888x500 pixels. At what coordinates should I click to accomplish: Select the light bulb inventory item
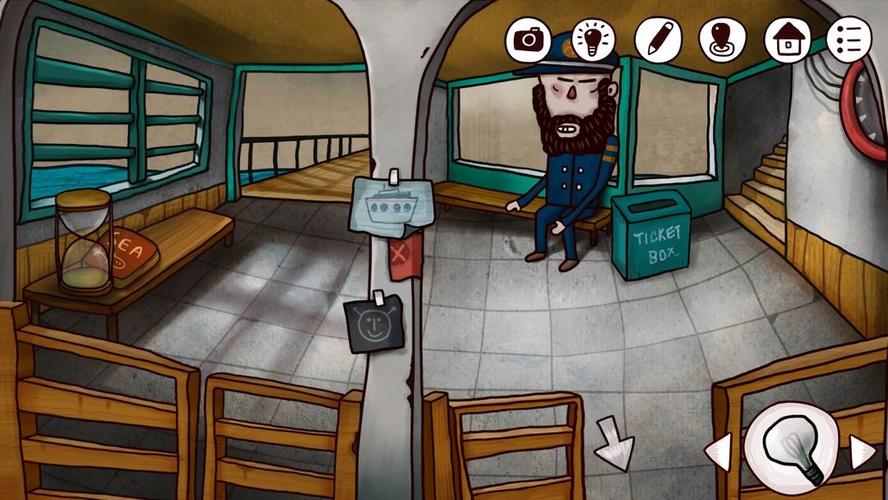[791, 448]
